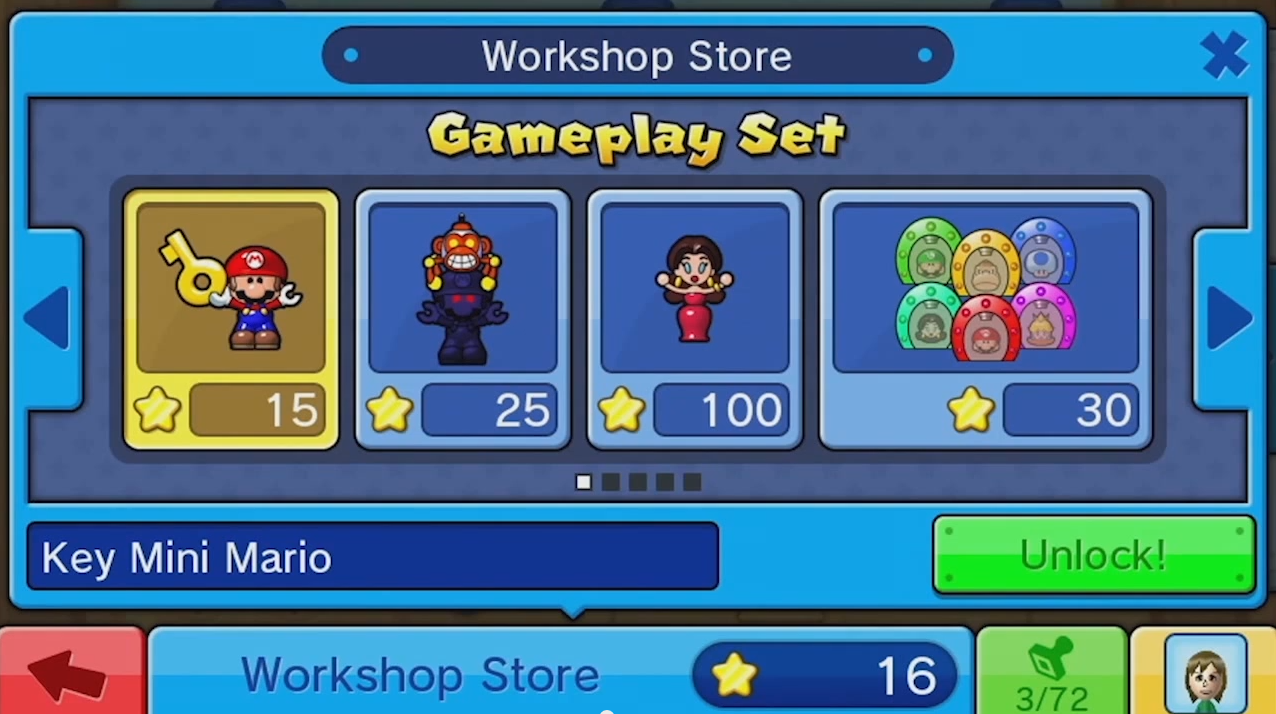Select the Key Mini Mario item
Viewport: 1276px width, 714px height.
click(231, 319)
